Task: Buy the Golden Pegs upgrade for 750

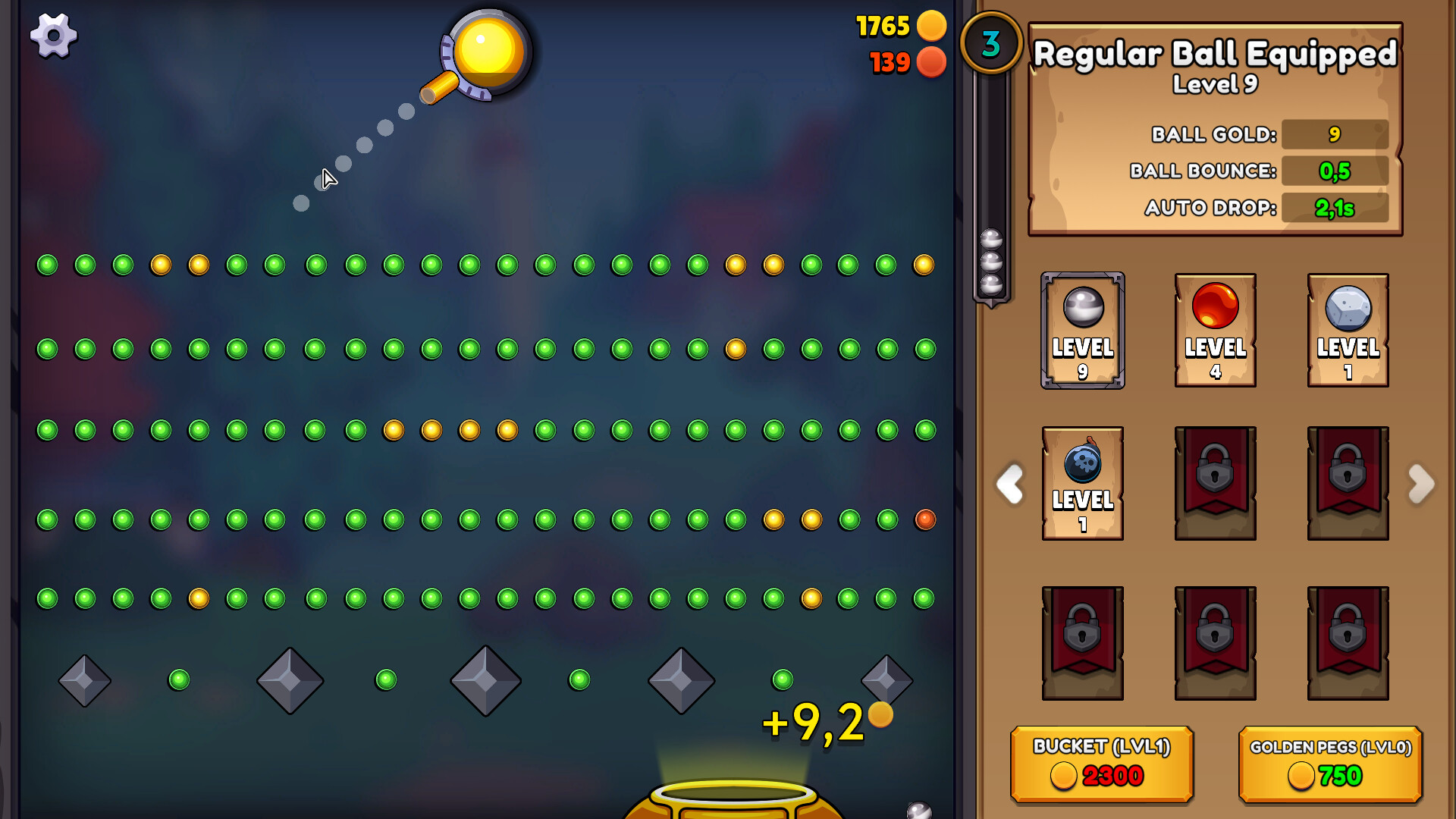Action: 1329,764
